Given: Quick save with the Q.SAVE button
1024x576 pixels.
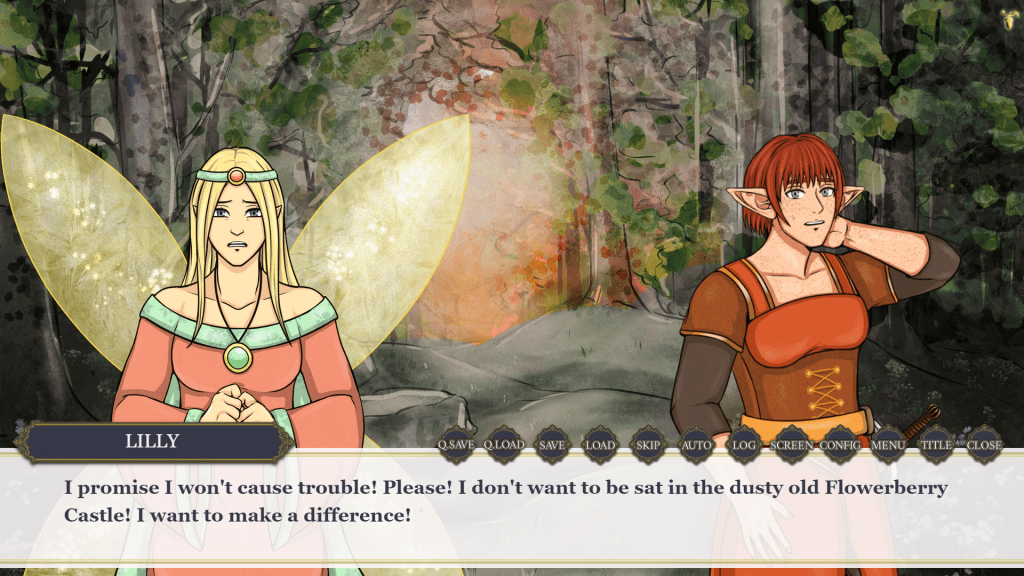Looking at the screenshot, I should 456,445.
